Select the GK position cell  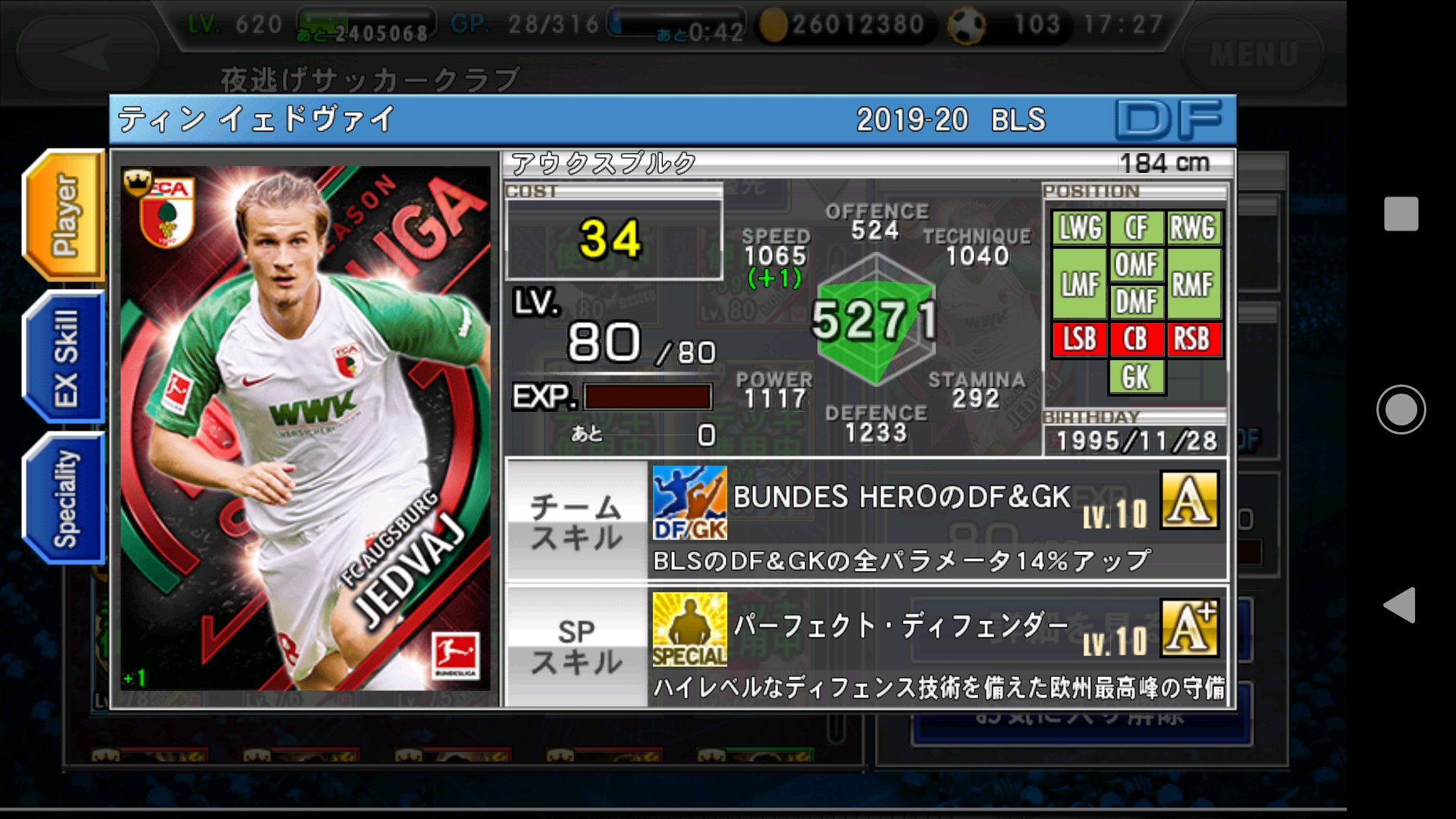(x=1137, y=376)
